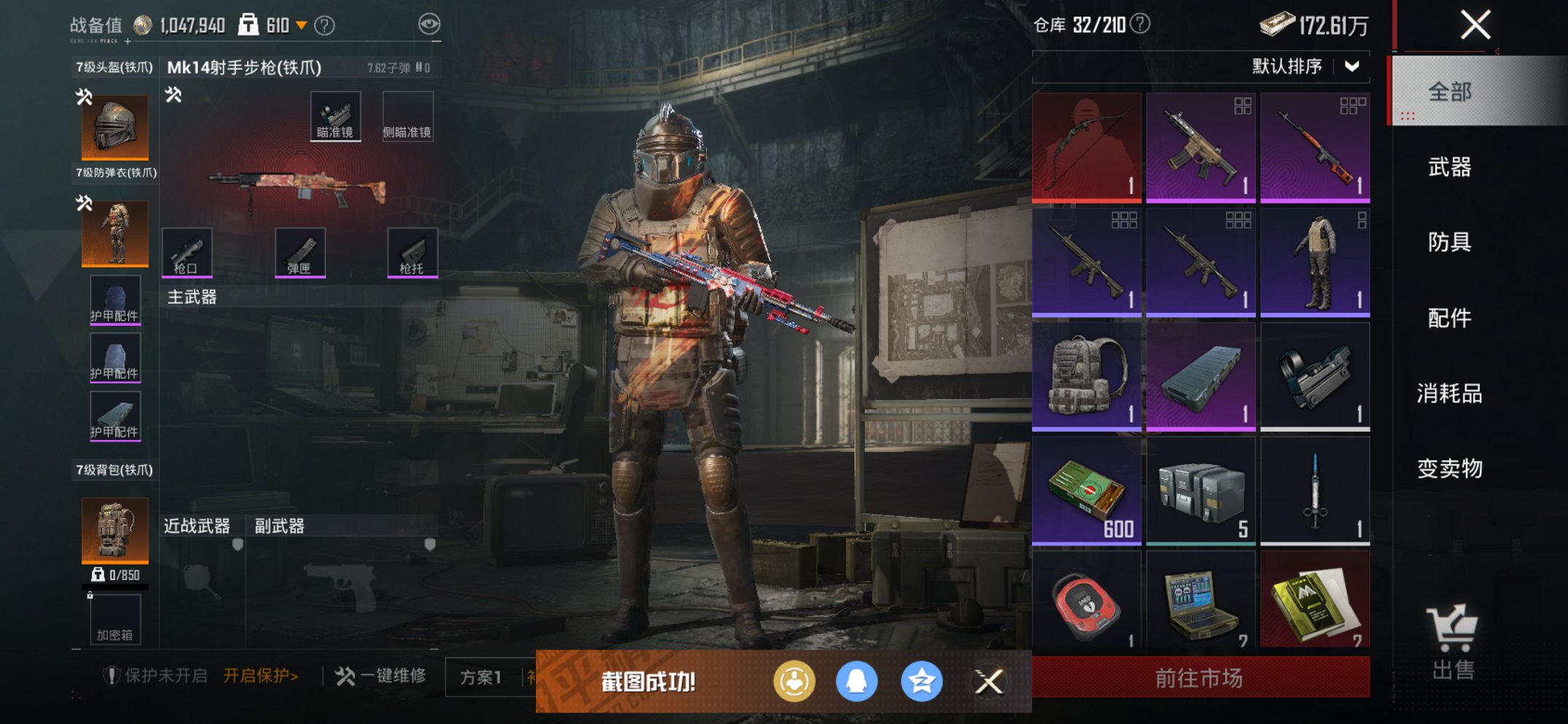Click 一键维修 to repair all gear
The width and height of the screenshot is (1568, 724).
click(381, 676)
